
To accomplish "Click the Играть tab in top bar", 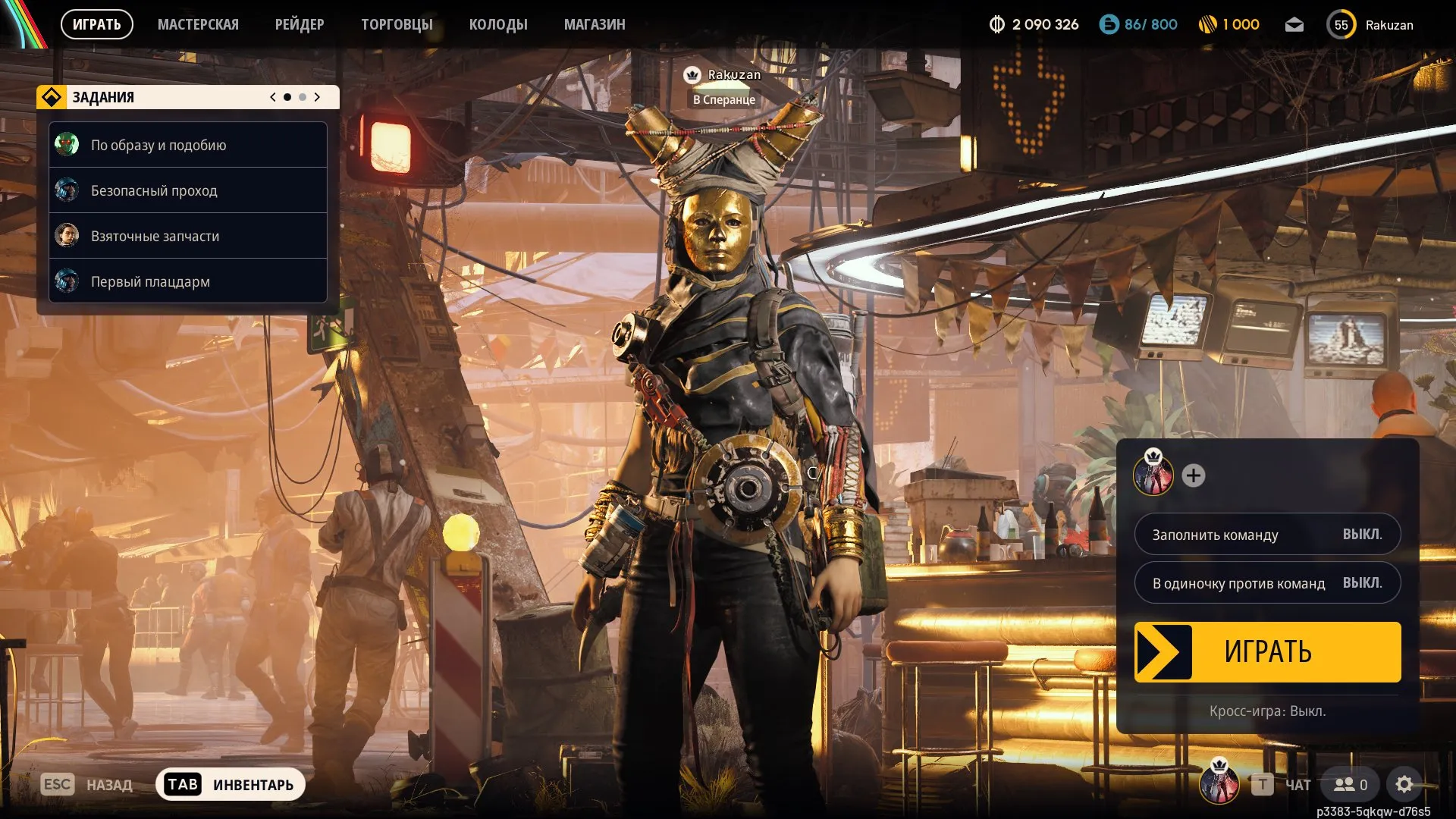I will pyautogui.click(x=96, y=24).
